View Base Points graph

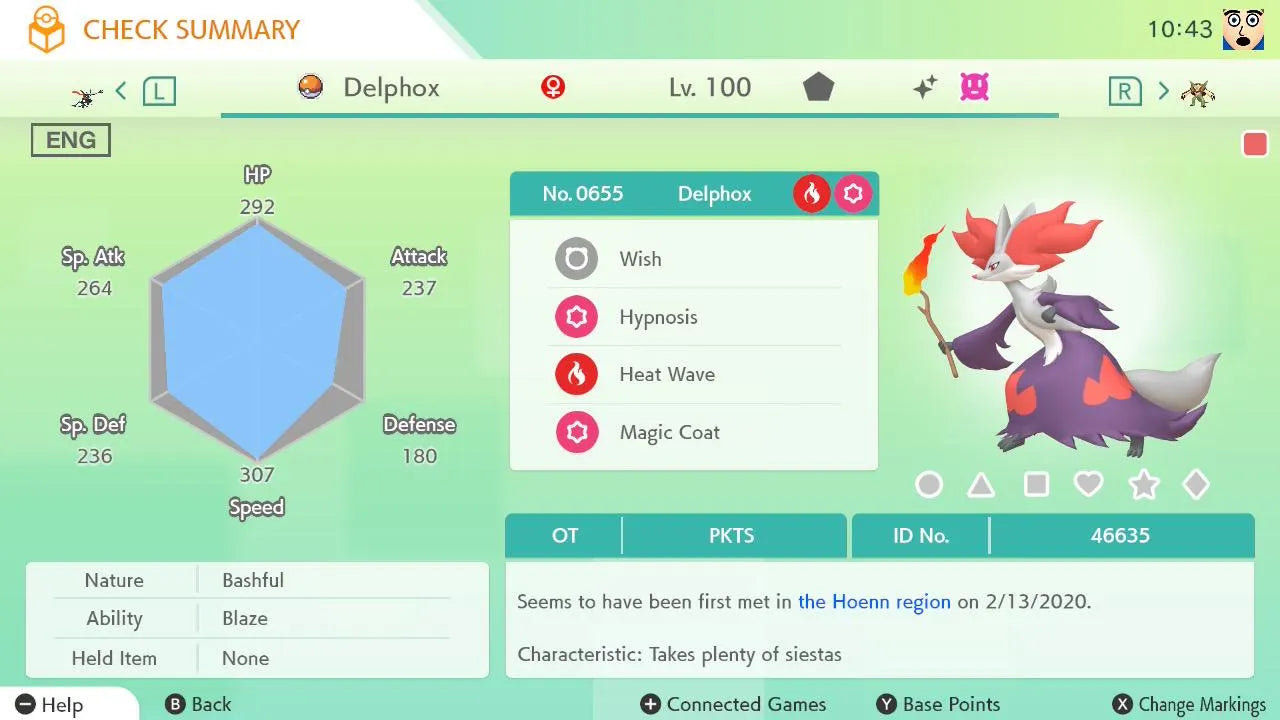(x=938, y=705)
